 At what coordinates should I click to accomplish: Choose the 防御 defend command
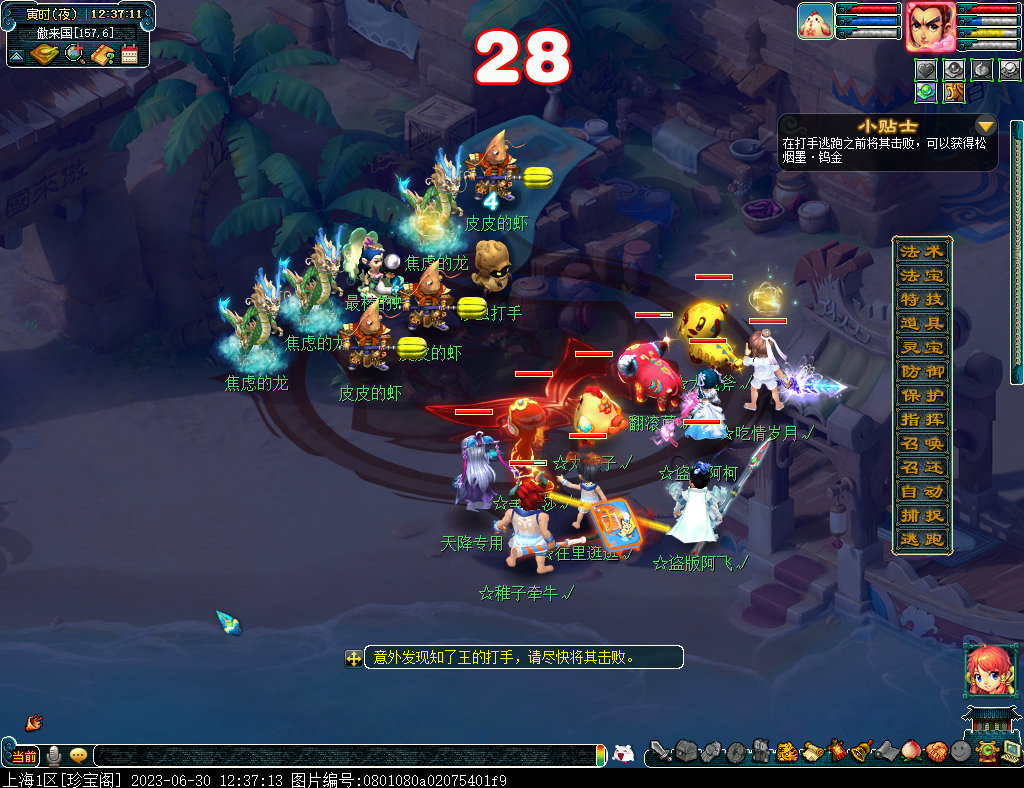[921, 371]
